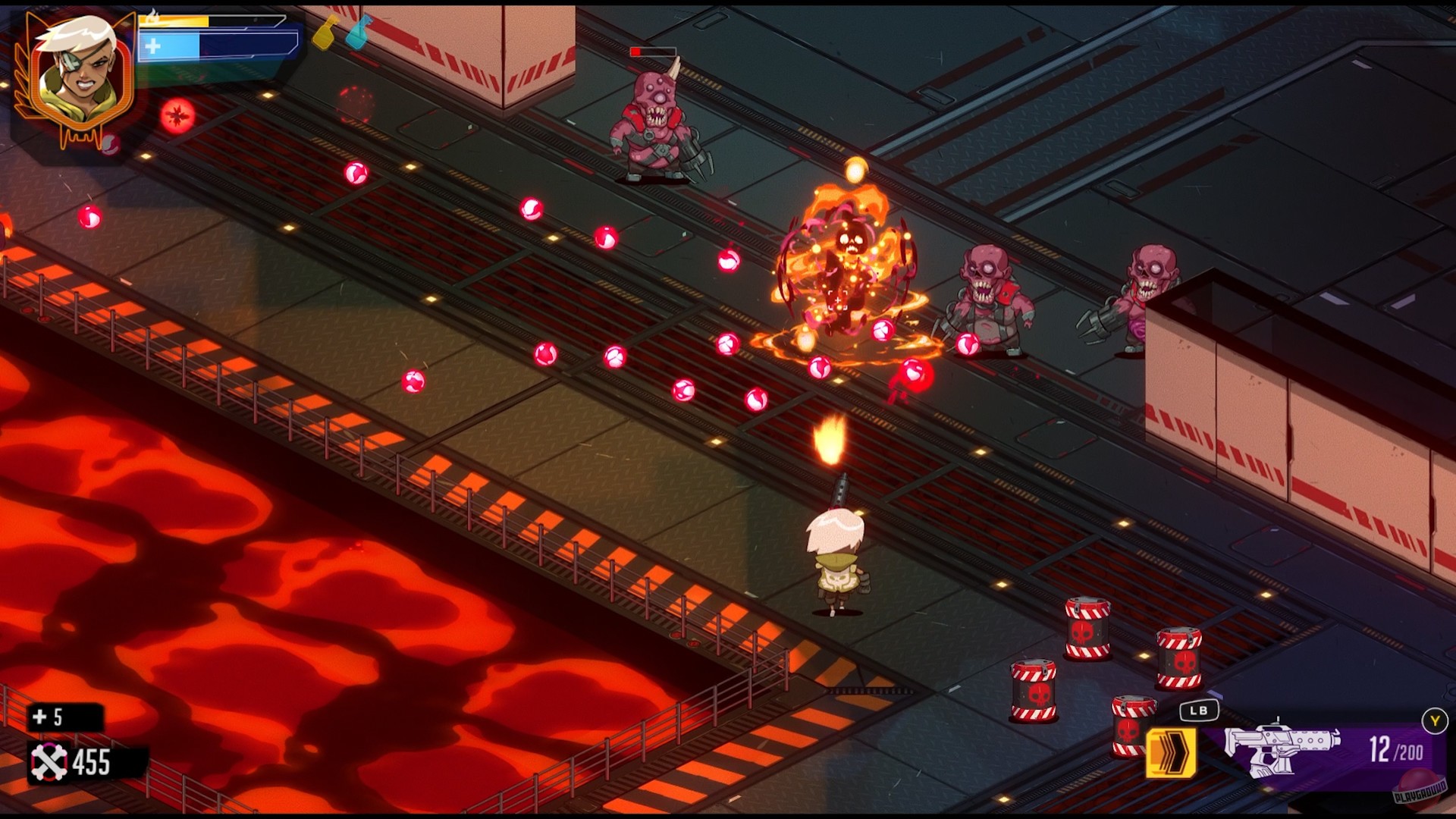
Task: Click the yellow double-chevron dash icon
Action: [x=1172, y=752]
